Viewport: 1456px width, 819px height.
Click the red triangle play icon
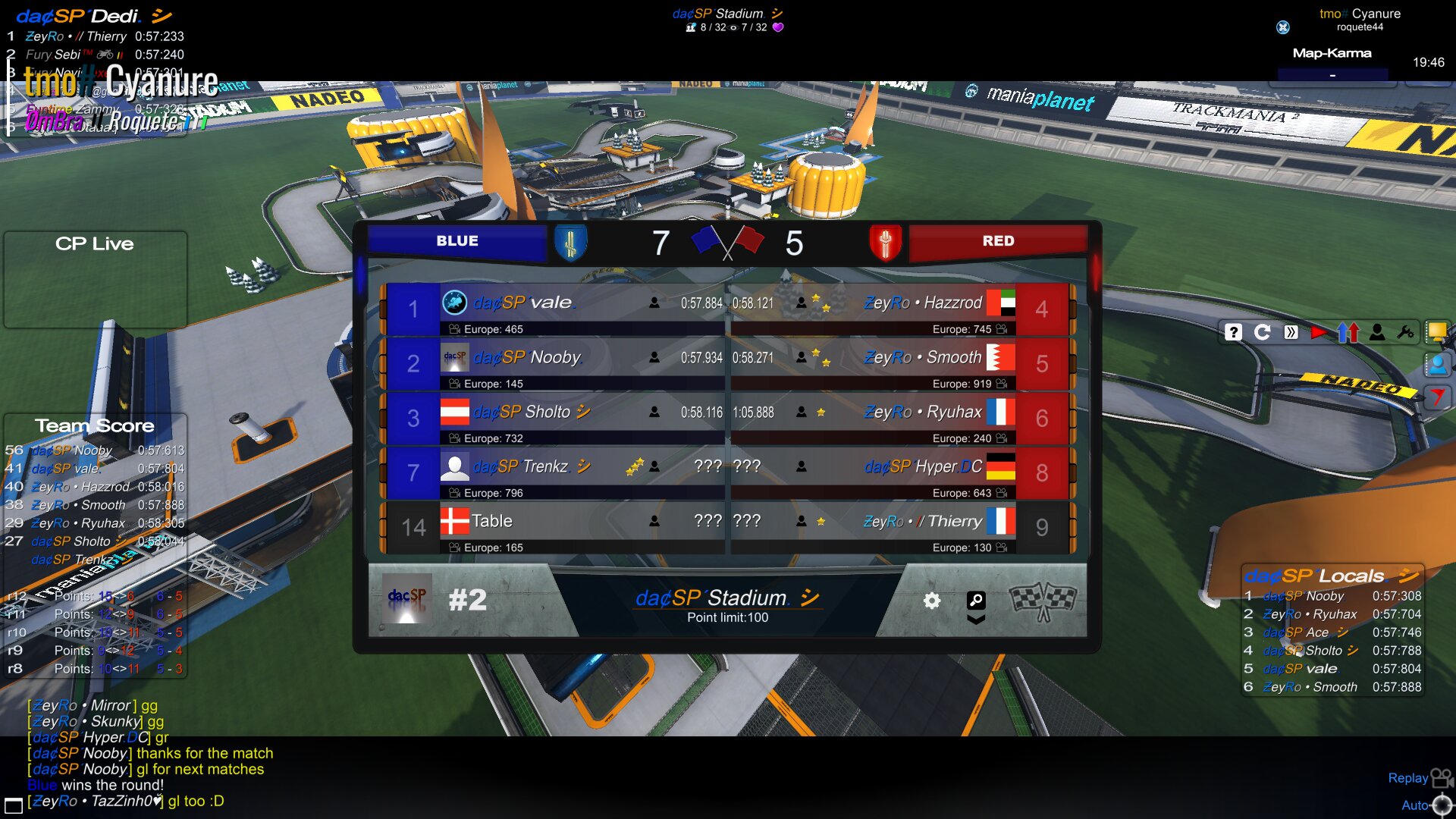tap(1319, 332)
